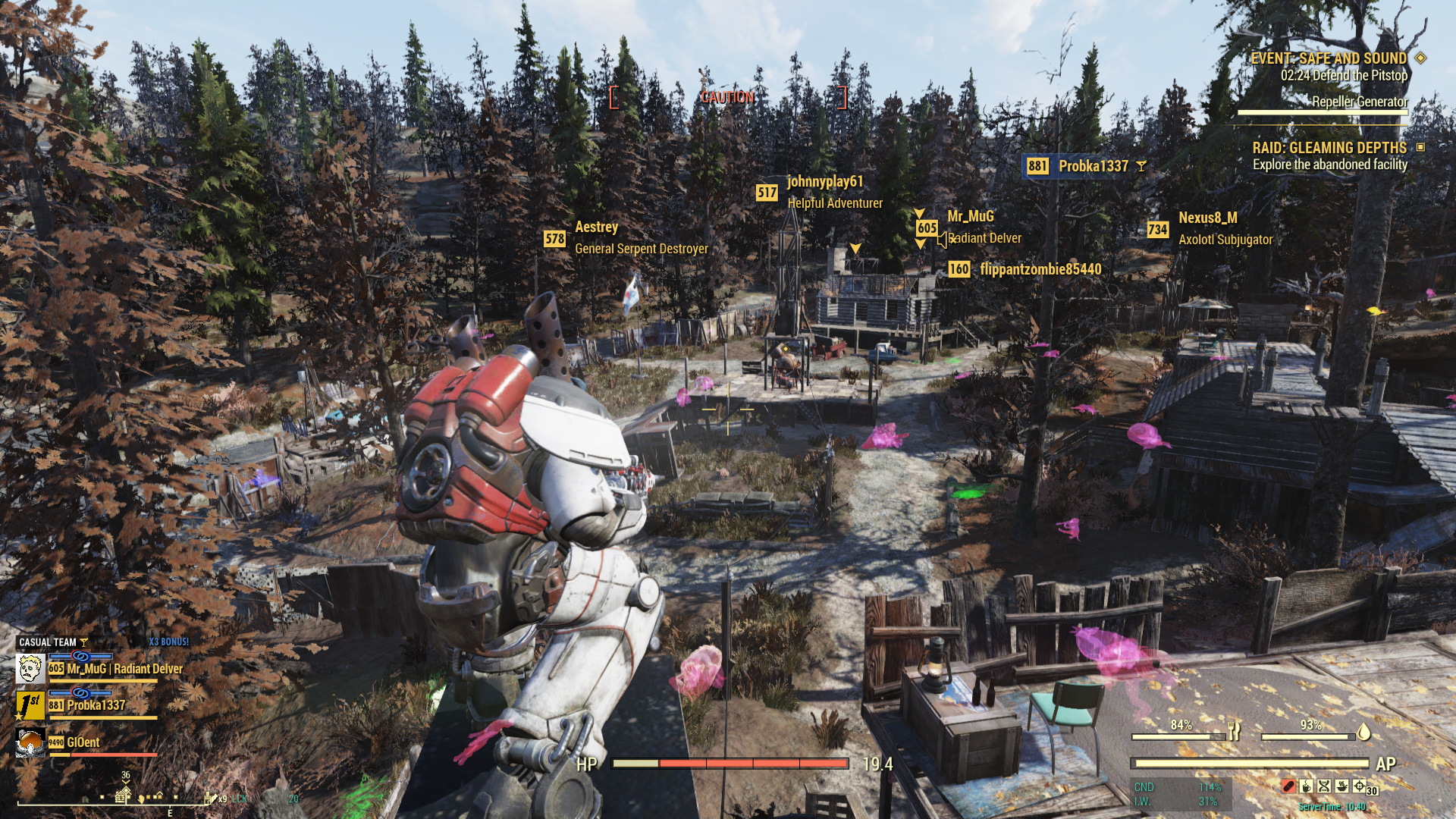Select johnnyplay61's player nameplate
The image size is (1456, 819).
(x=824, y=182)
